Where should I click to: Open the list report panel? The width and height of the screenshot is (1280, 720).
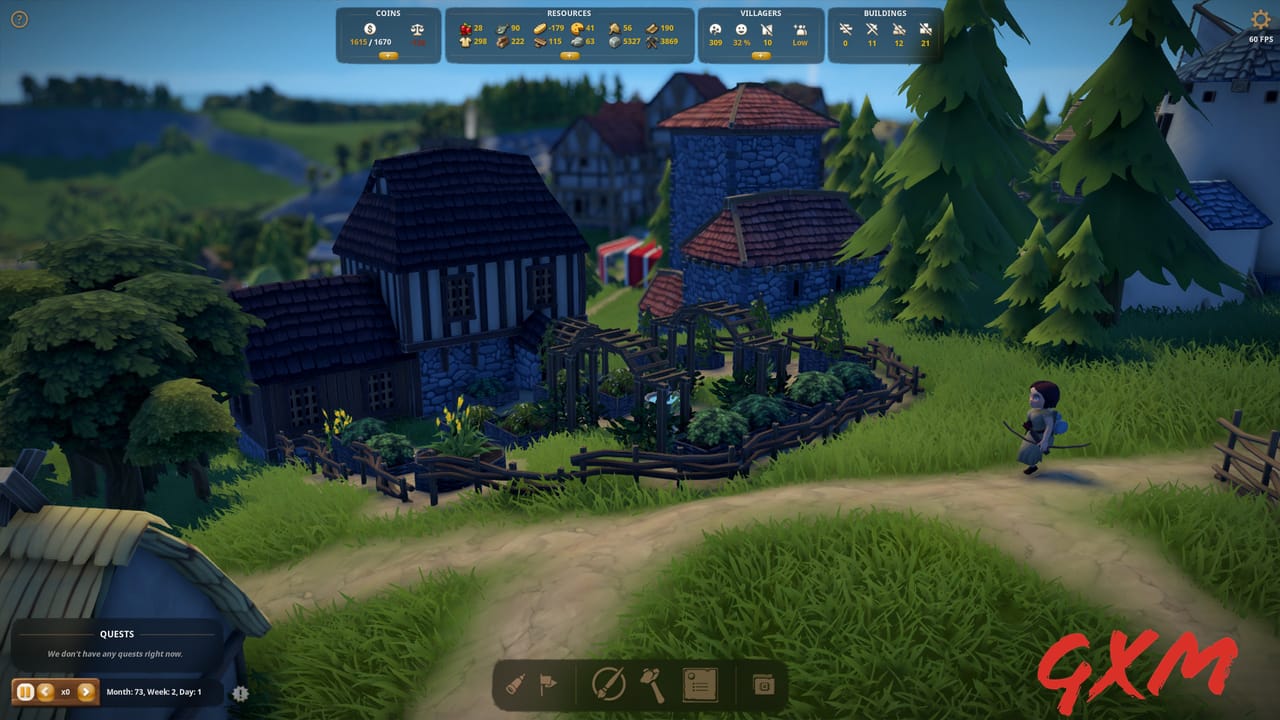click(700, 685)
